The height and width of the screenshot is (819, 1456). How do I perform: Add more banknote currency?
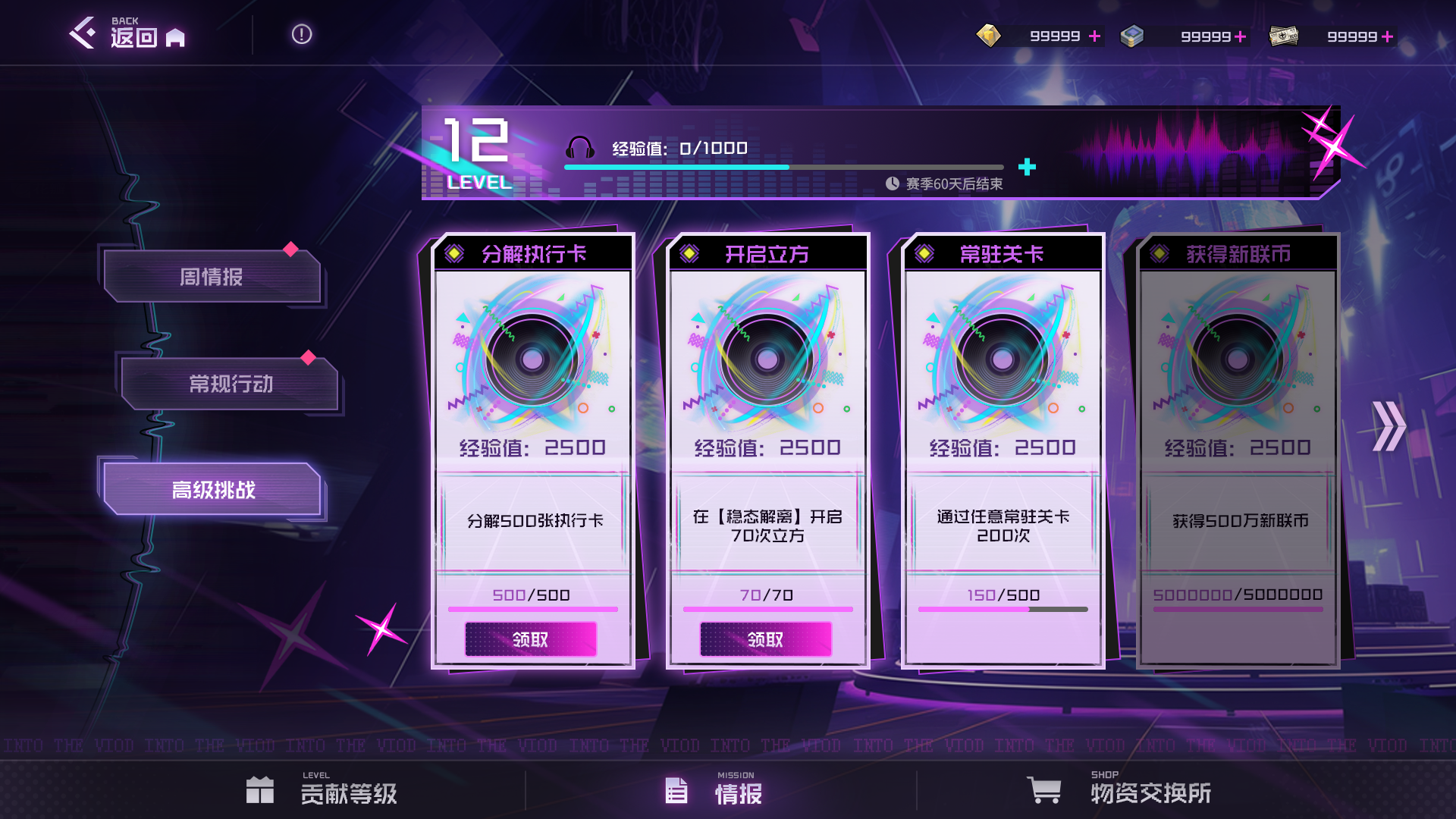point(1387,36)
